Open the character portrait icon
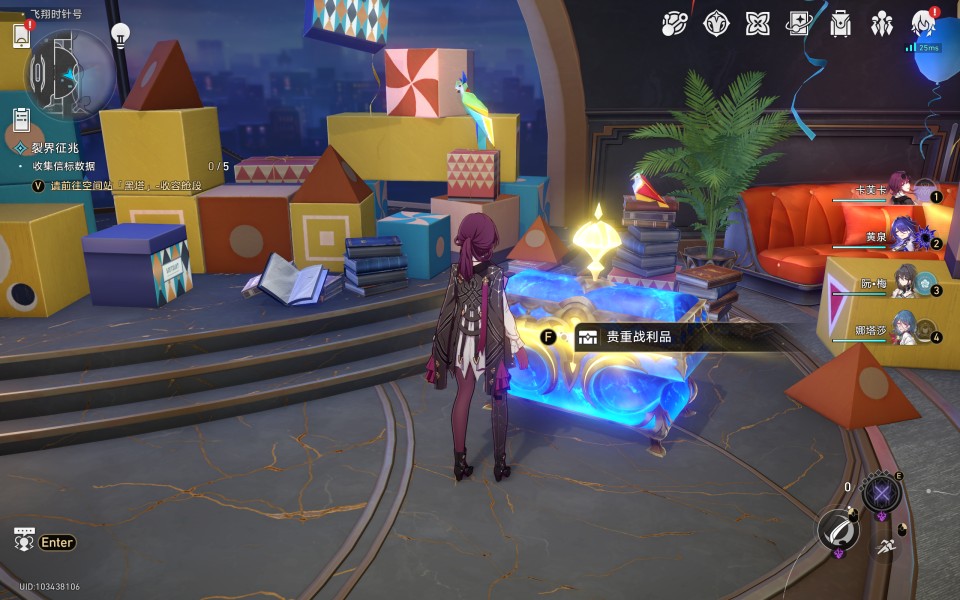This screenshot has height=600, width=960. pos(923,23)
